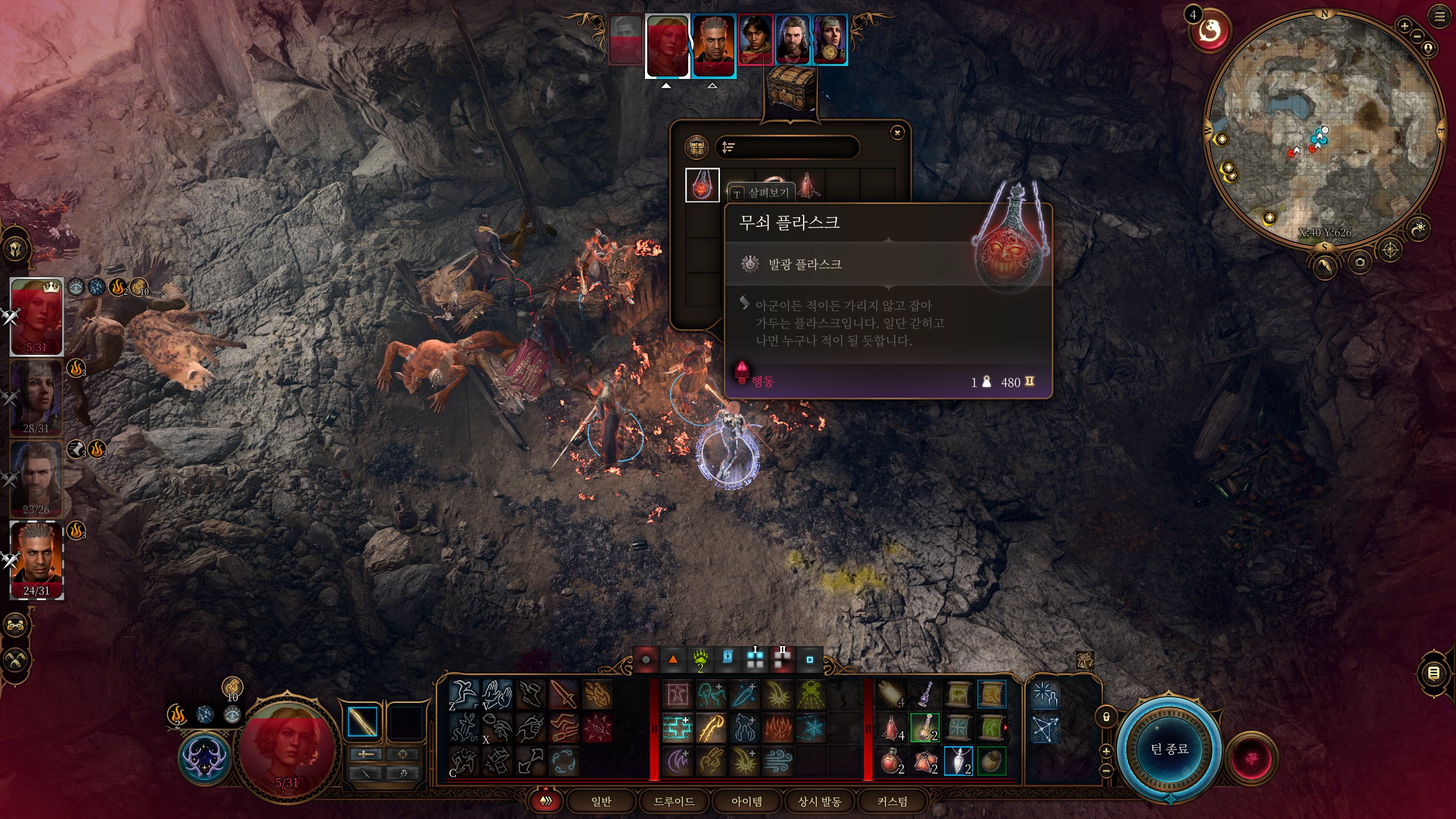Viewport: 1456px width, 819px height.
Task: Open the combat log panel button
Action: 1434,674
